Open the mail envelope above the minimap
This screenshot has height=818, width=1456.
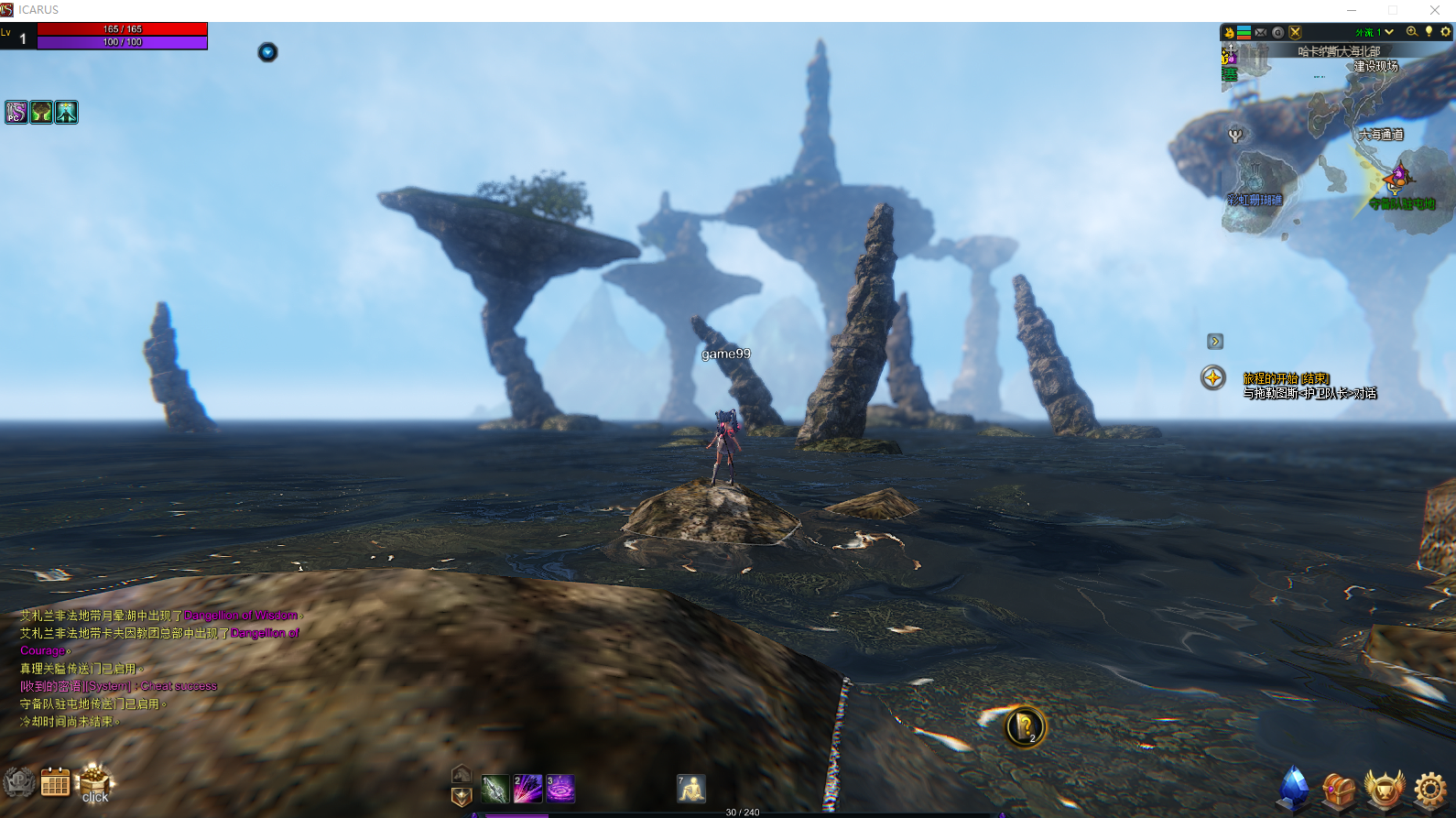(x=1261, y=32)
